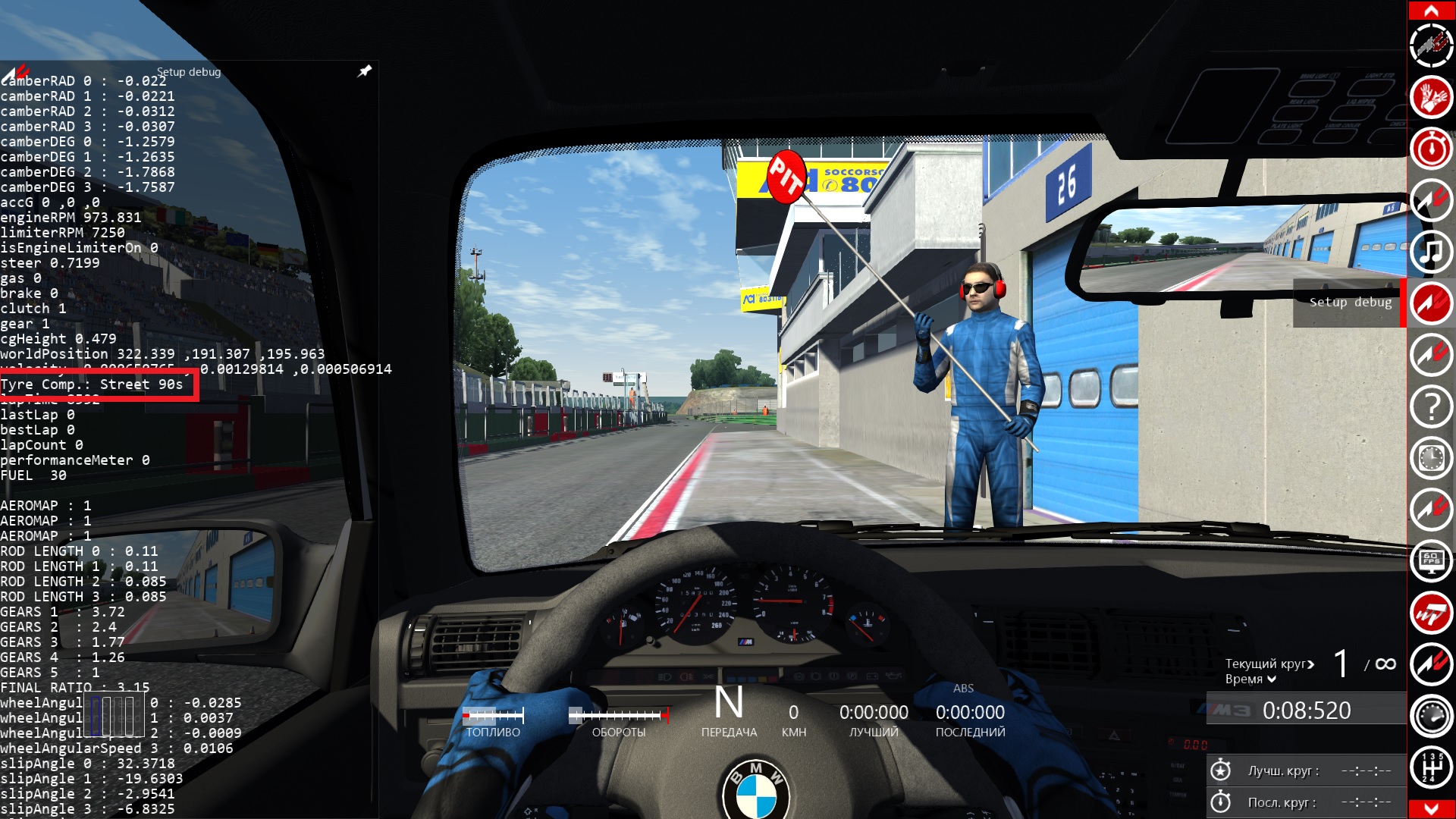
Task: Open the speedometer gauge app icon
Action: click(1431, 716)
